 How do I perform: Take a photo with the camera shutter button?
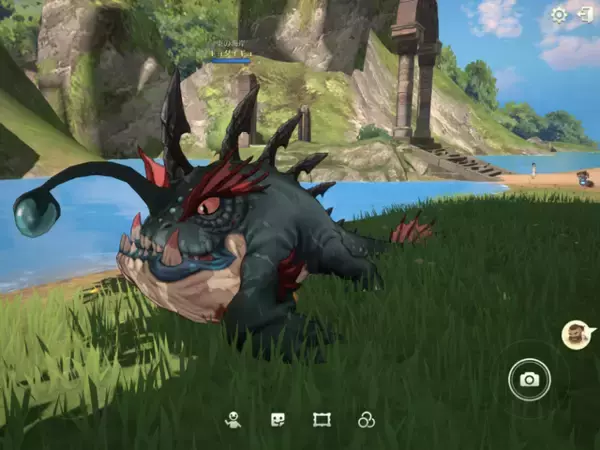[529, 379]
